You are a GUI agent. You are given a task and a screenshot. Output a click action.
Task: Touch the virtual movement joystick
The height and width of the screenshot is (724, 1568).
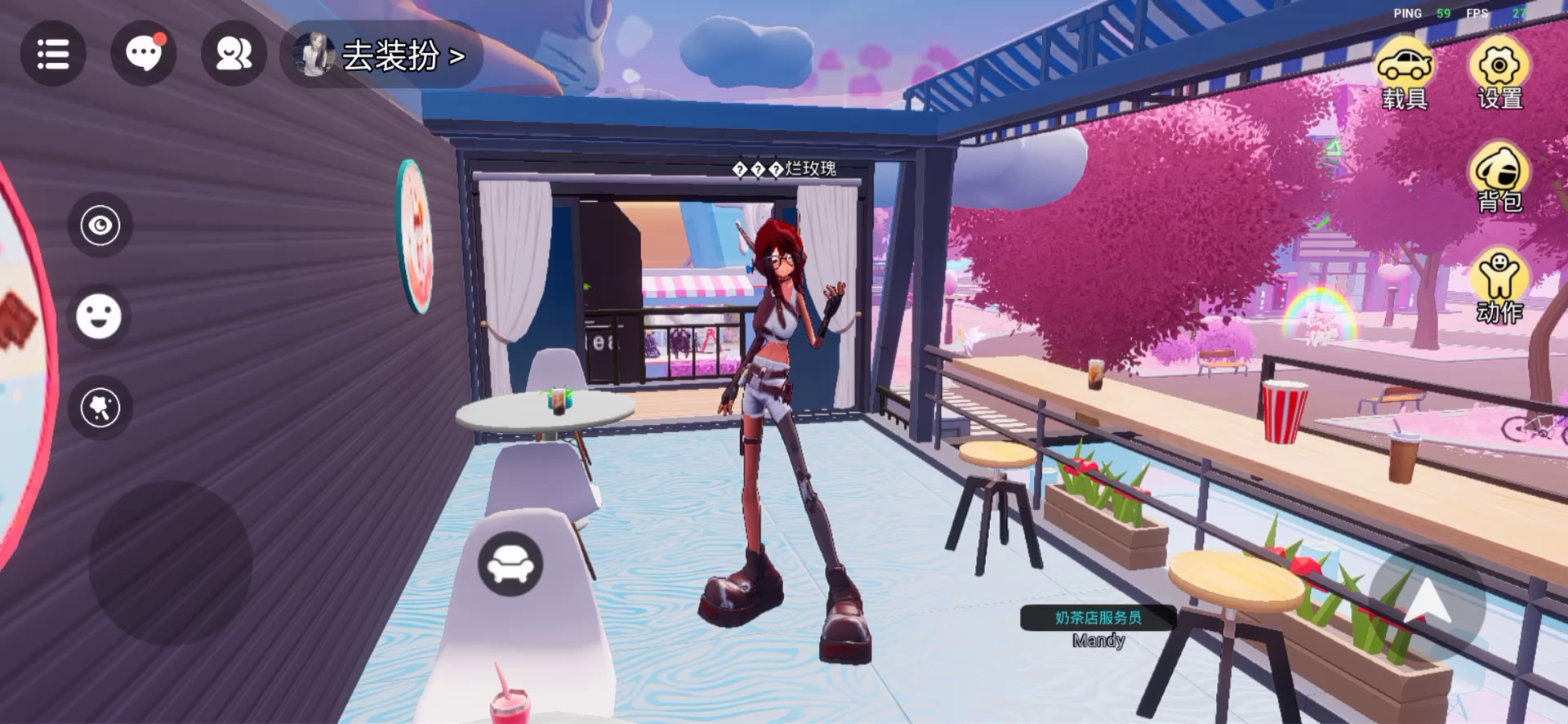tap(170, 563)
